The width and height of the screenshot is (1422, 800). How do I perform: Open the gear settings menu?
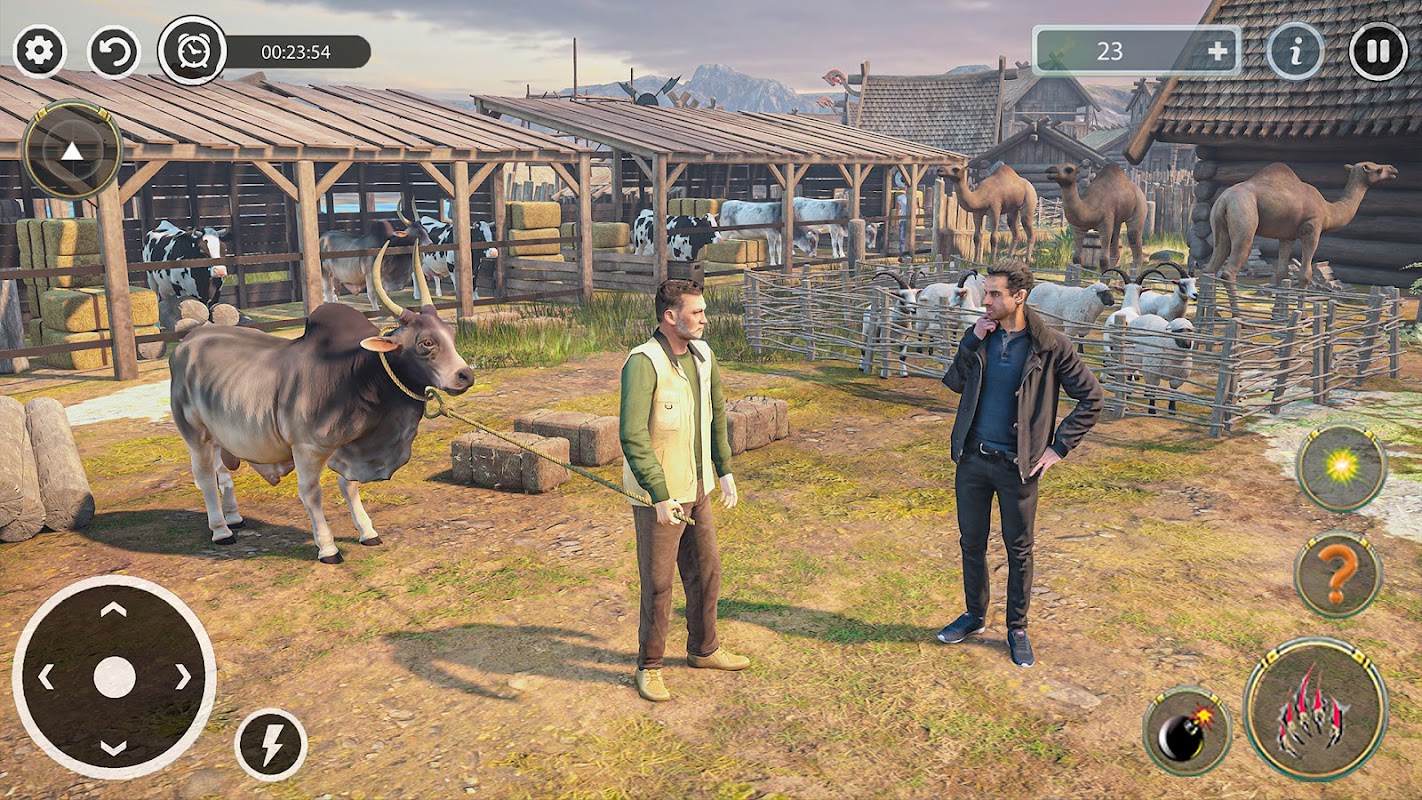[40, 52]
